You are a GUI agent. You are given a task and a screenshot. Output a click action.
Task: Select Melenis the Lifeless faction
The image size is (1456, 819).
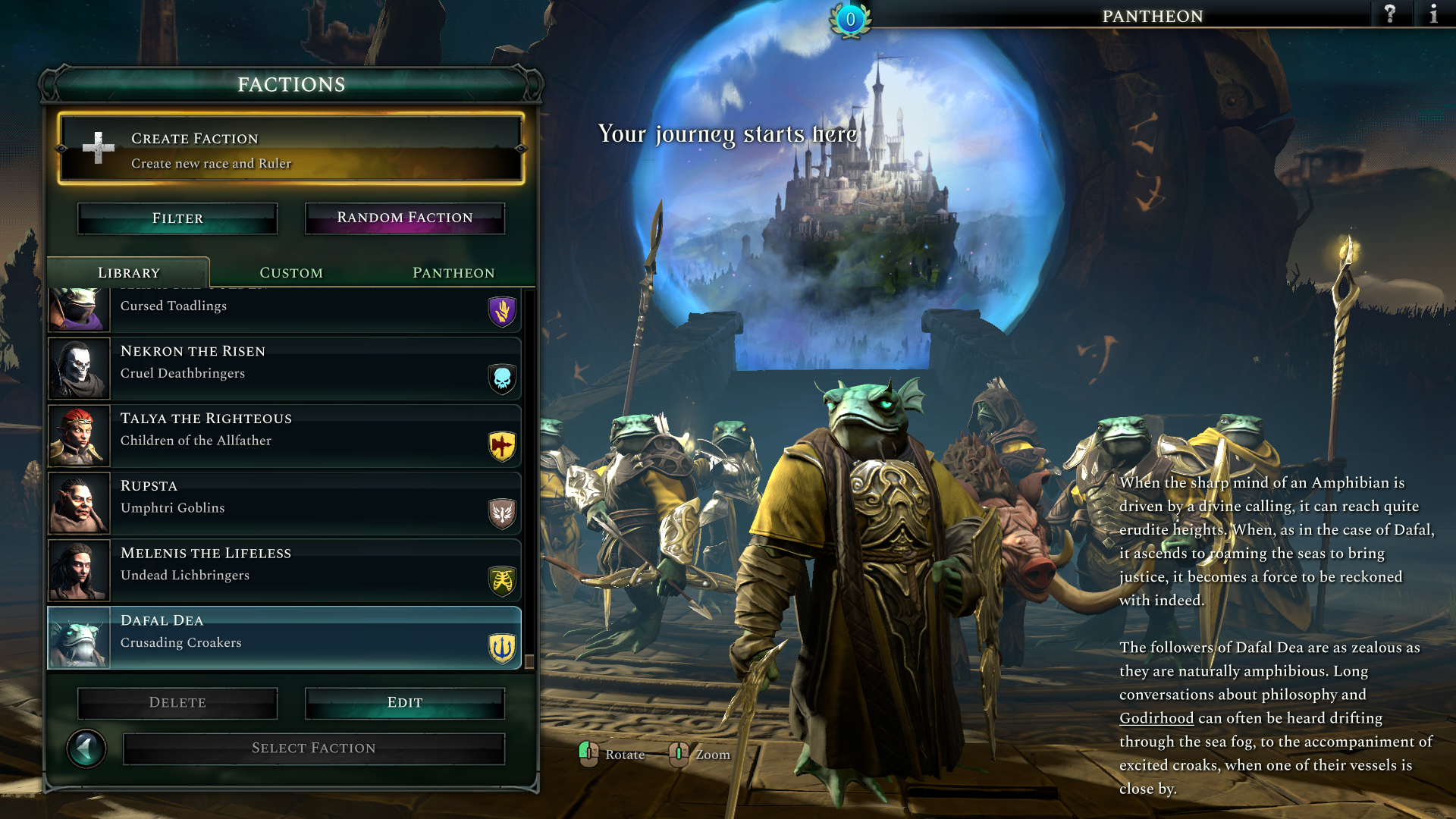click(x=284, y=571)
